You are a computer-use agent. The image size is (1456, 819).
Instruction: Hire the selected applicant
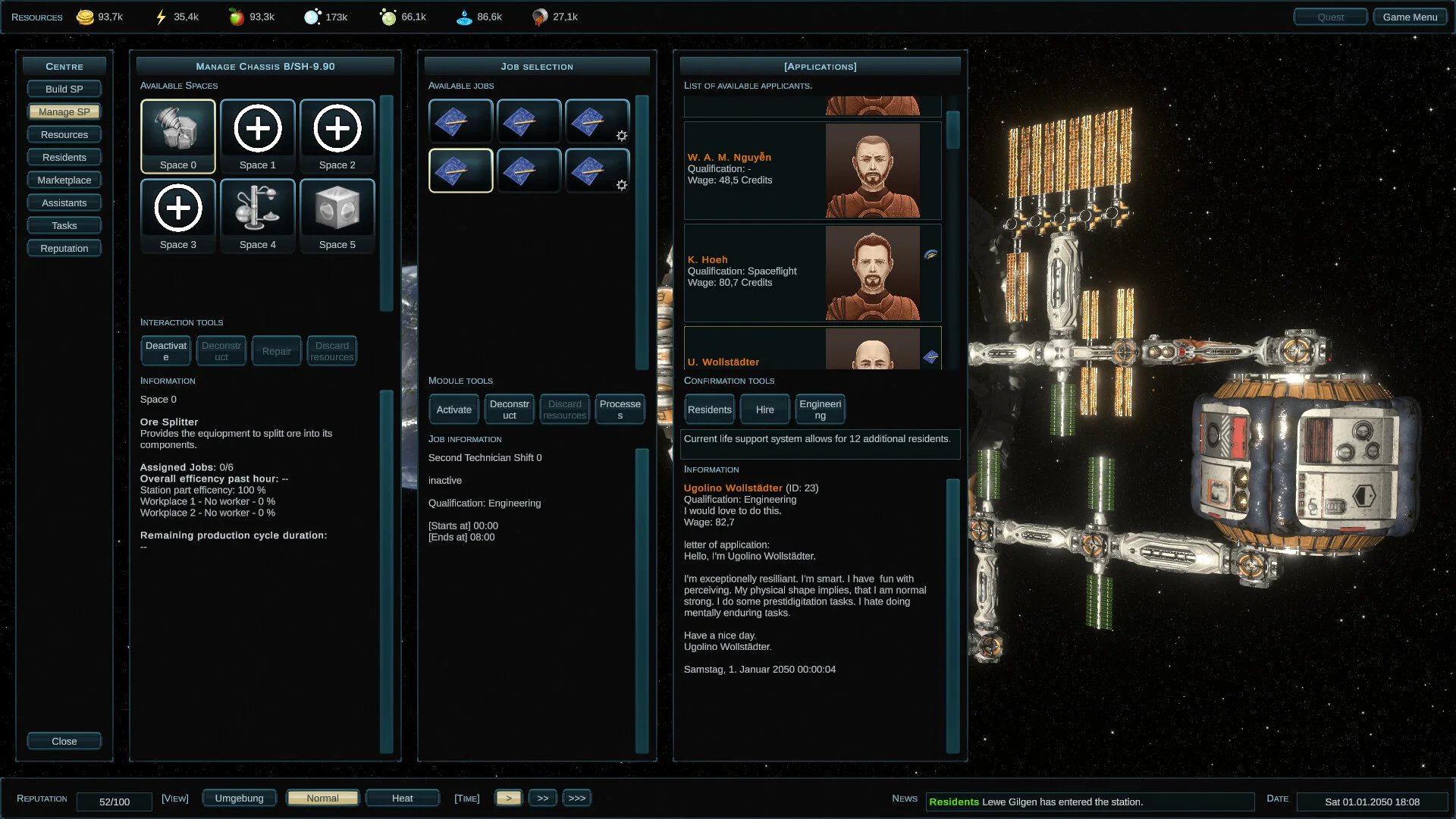click(764, 409)
